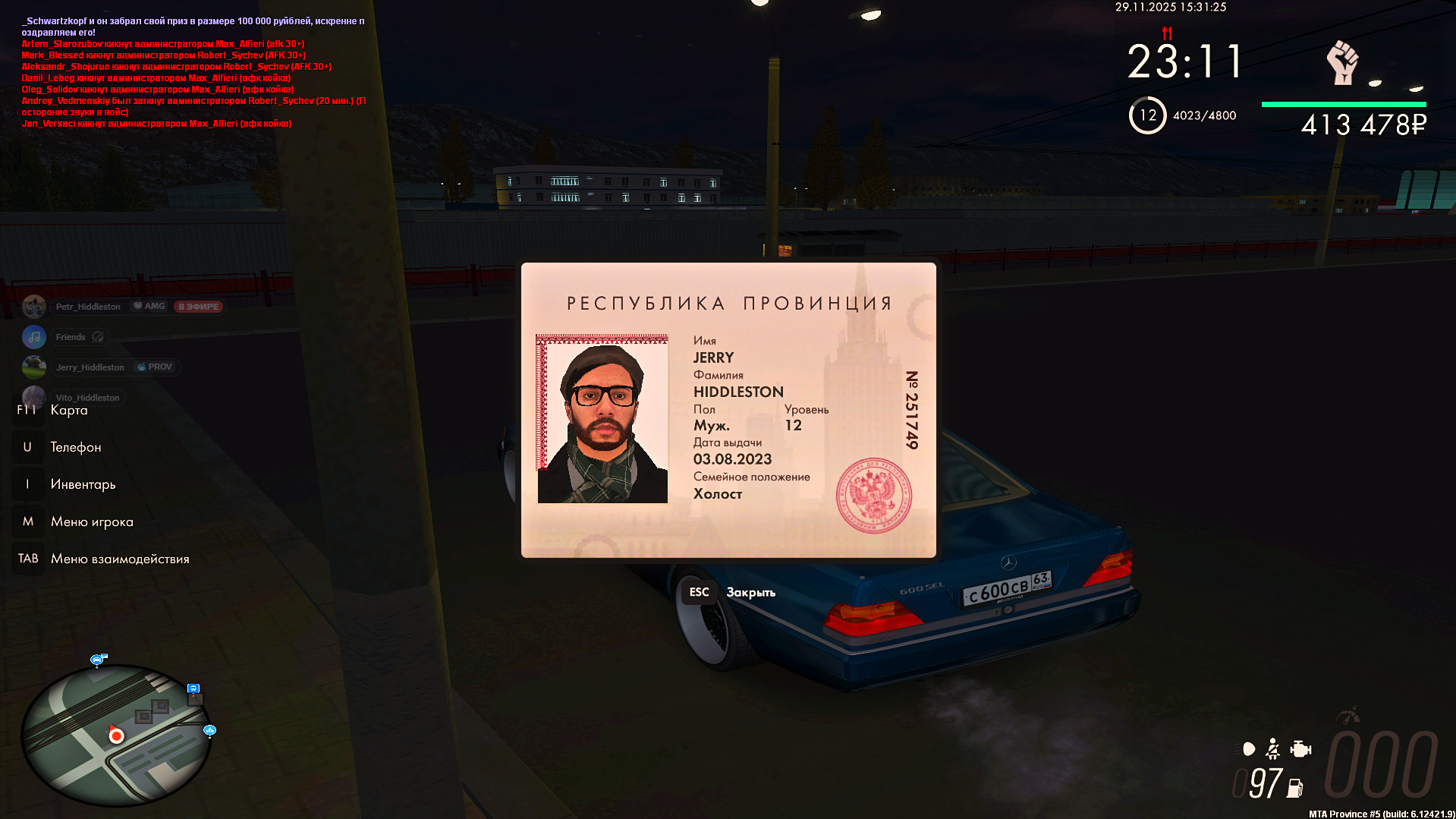Select the red player marker on minimap
1456x819 pixels.
(116, 735)
